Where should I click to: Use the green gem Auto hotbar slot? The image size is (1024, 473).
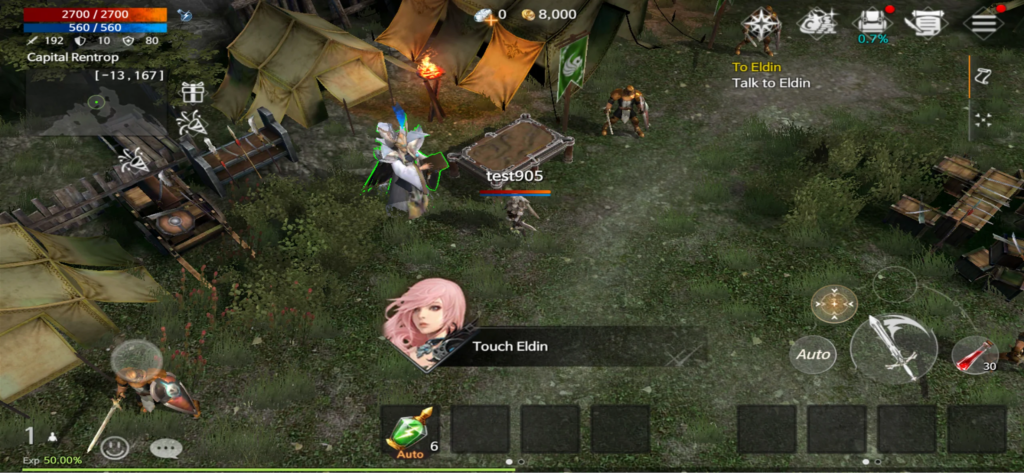point(410,430)
